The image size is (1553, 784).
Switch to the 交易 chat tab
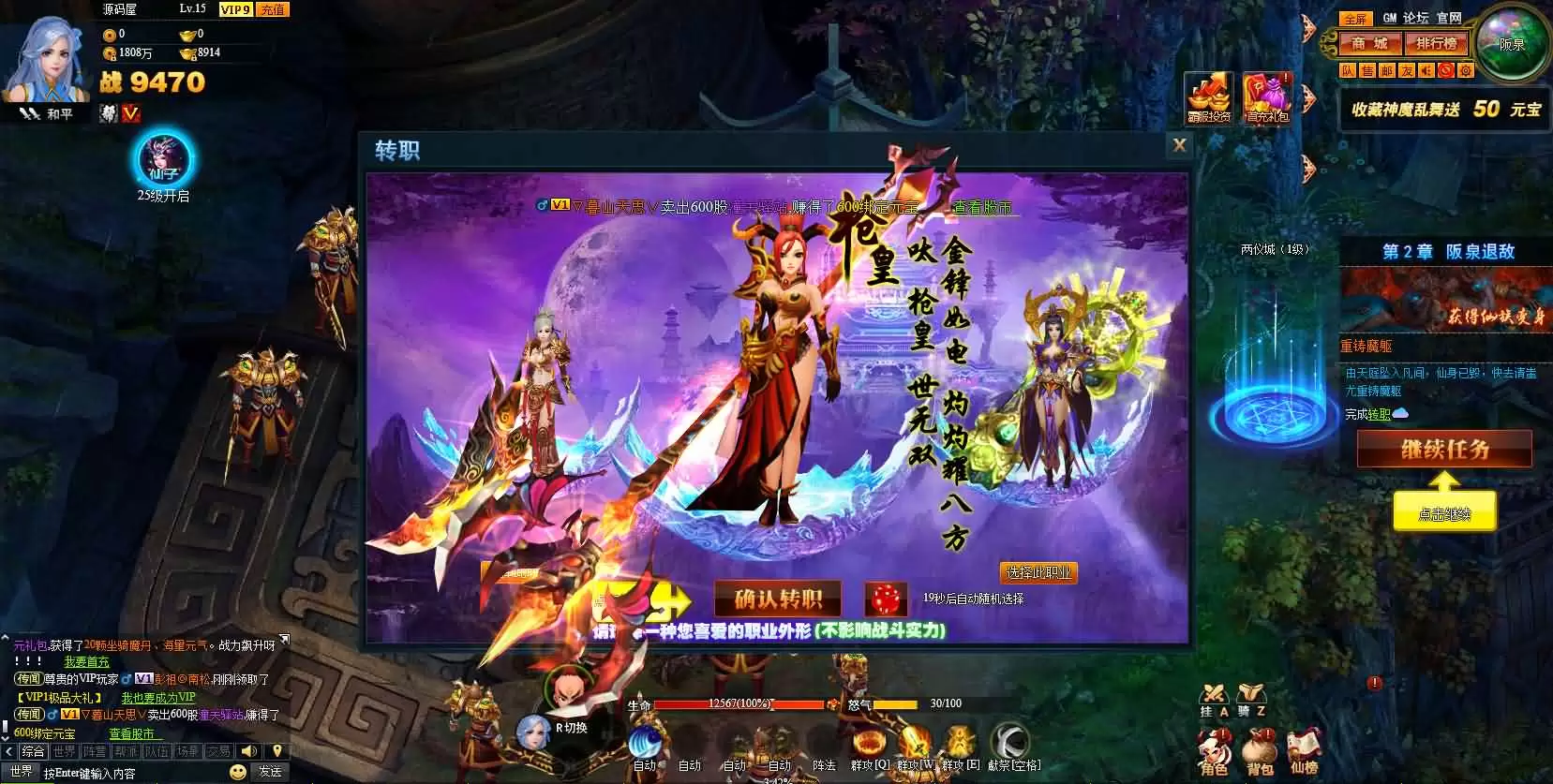click(217, 751)
